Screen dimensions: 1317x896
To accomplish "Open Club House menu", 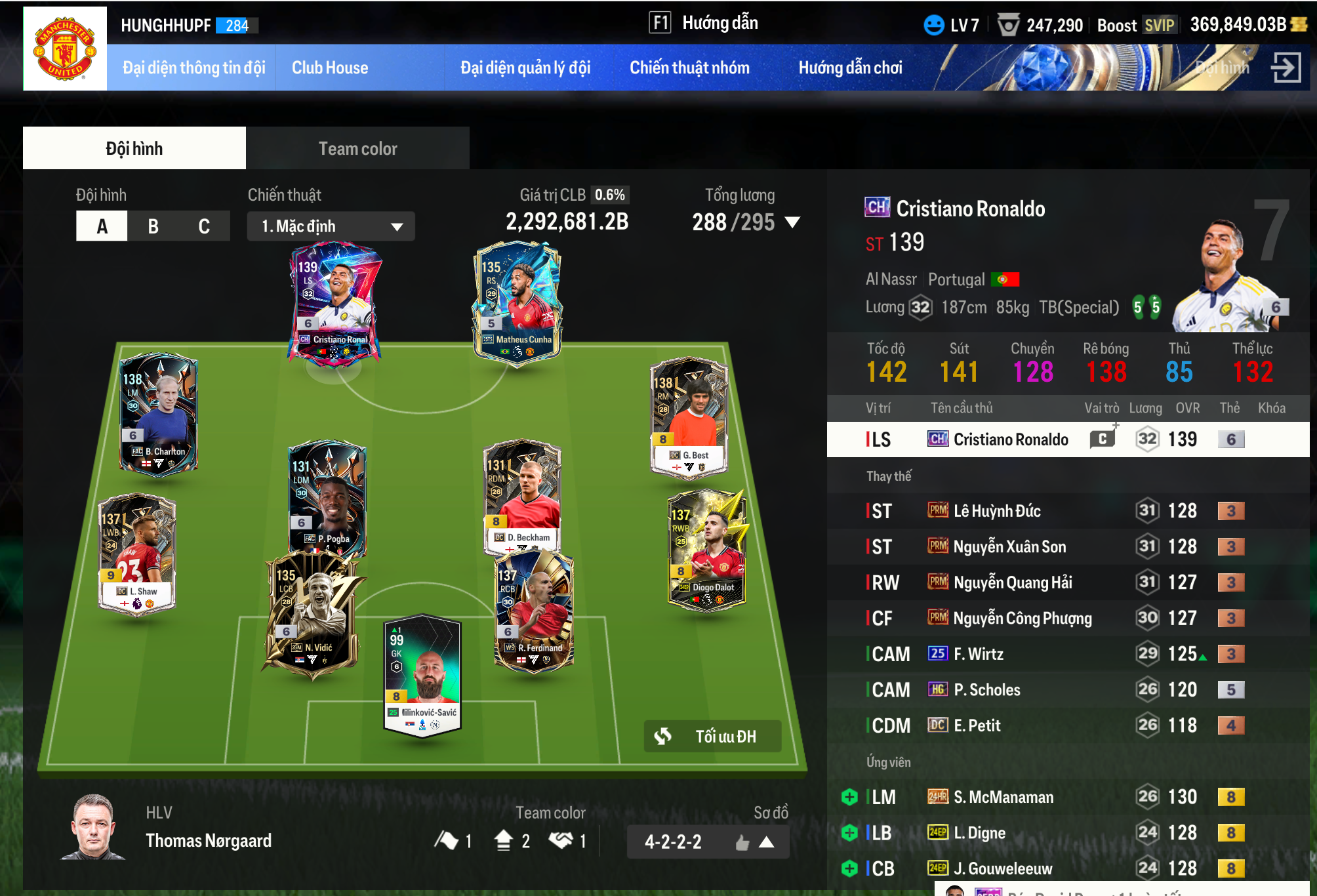I will pyautogui.click(x=330, y=68).
